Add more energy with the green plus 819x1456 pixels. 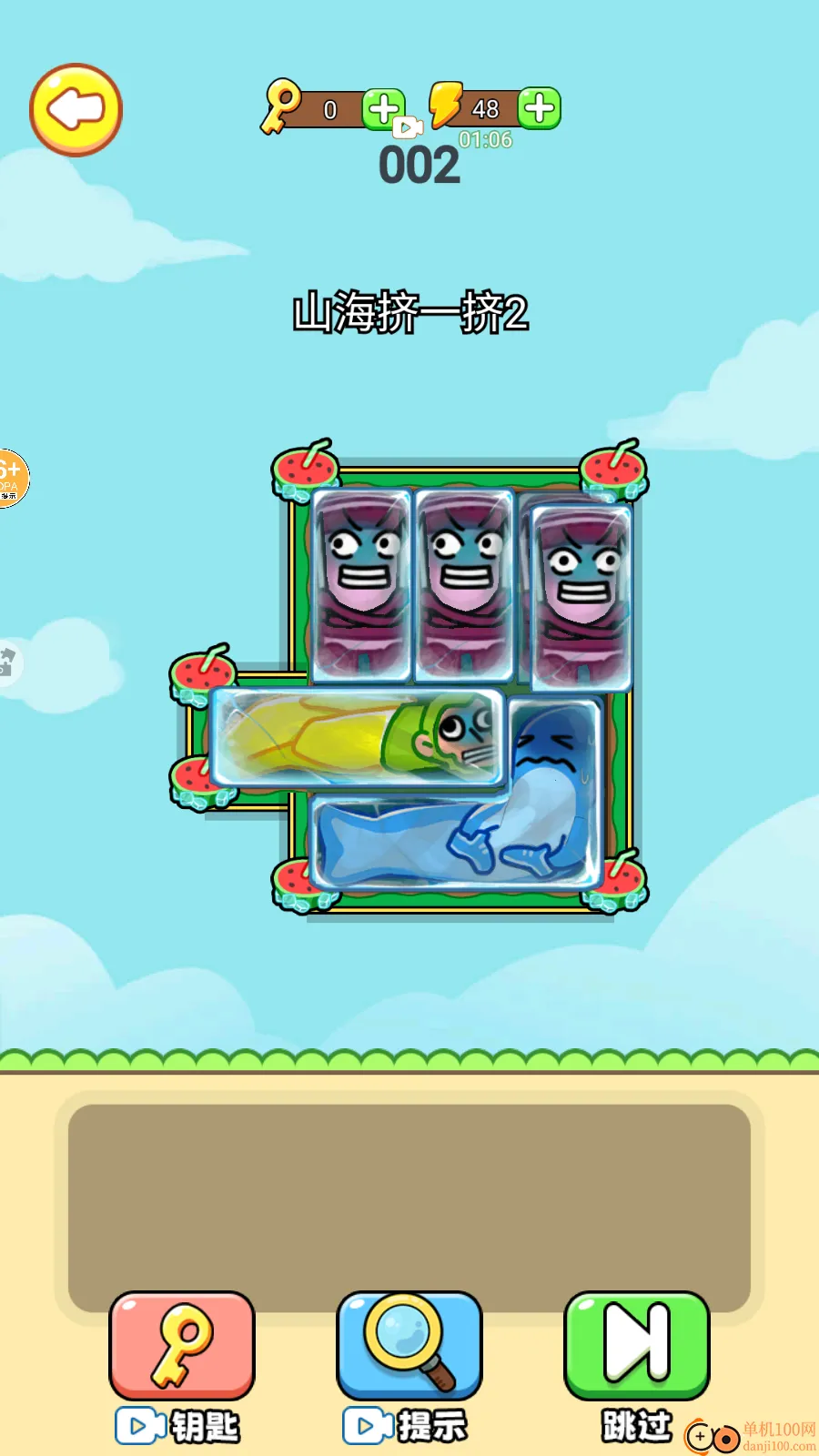point(540,108)
